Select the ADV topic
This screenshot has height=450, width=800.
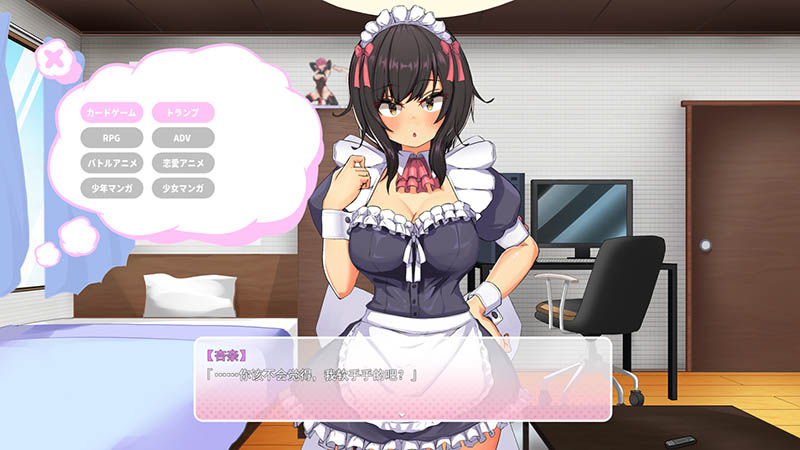tap(182, 137)
